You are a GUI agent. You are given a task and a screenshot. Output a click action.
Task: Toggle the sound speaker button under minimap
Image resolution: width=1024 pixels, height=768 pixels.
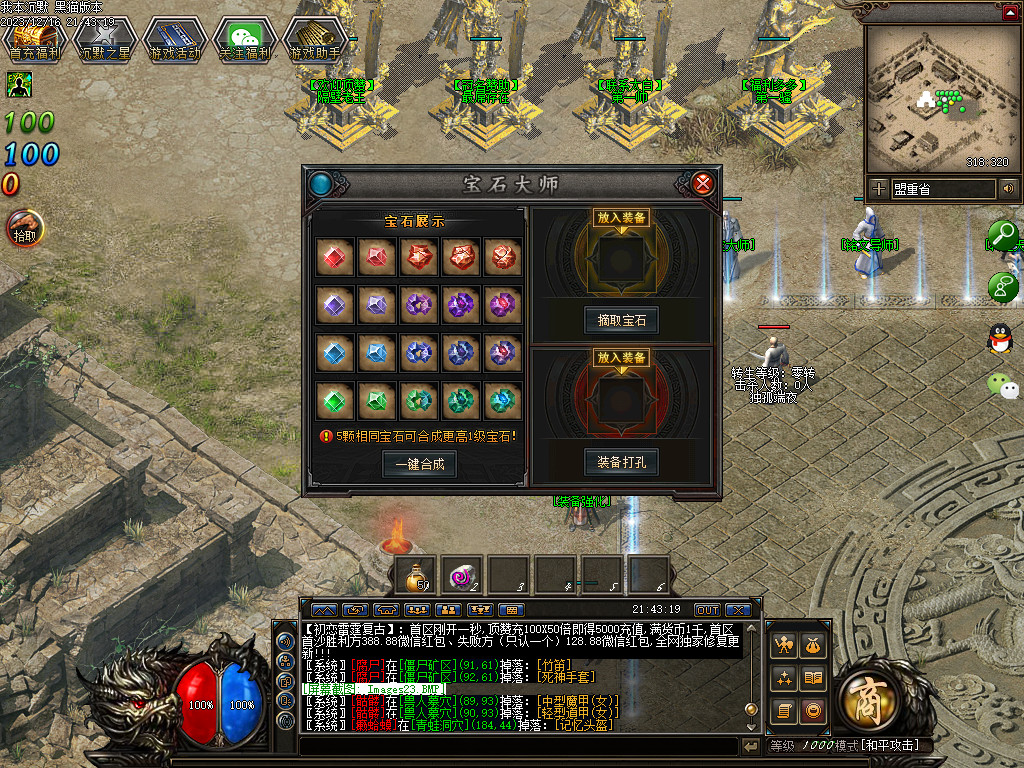click(1008, 188)
